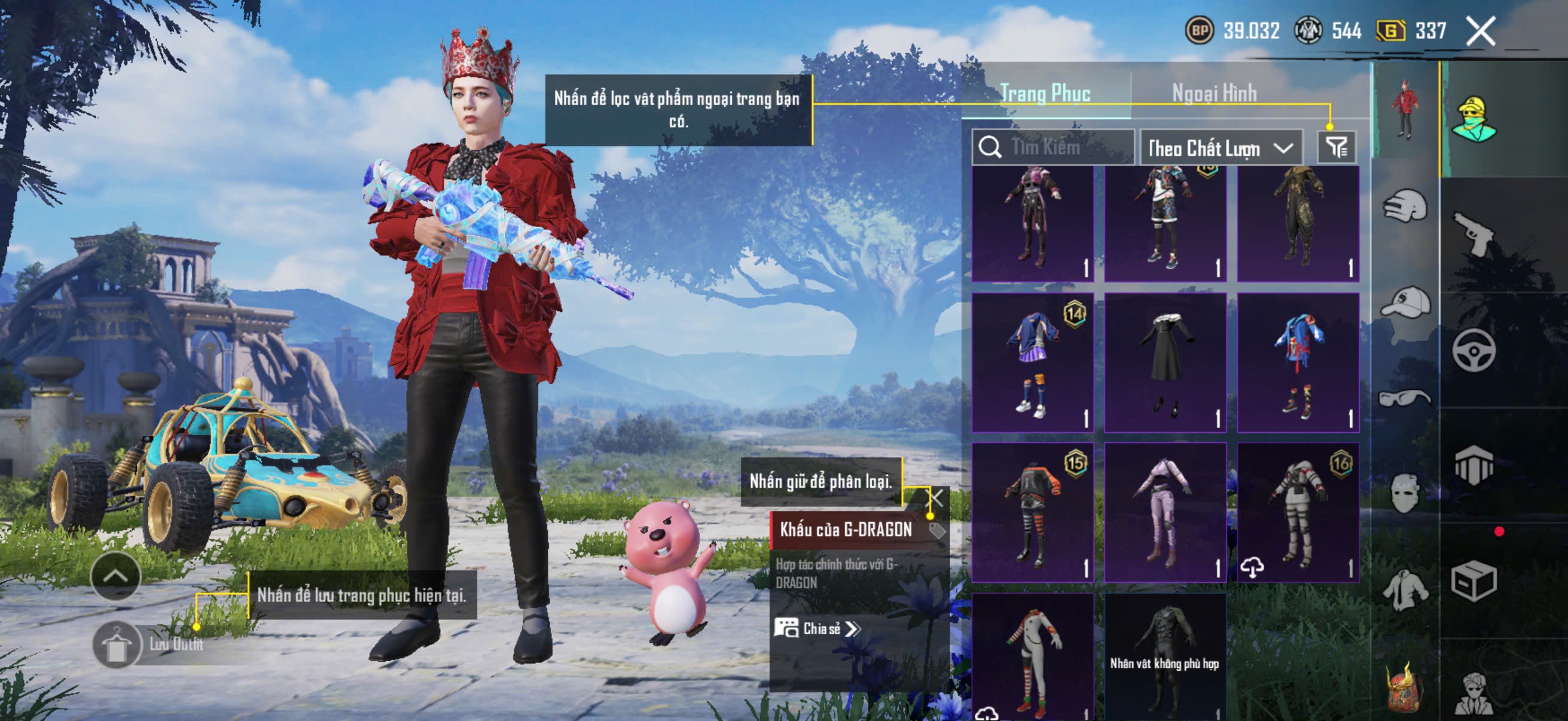
Task: Open the steering wheel vehicle category
Action: point(1473,350)
